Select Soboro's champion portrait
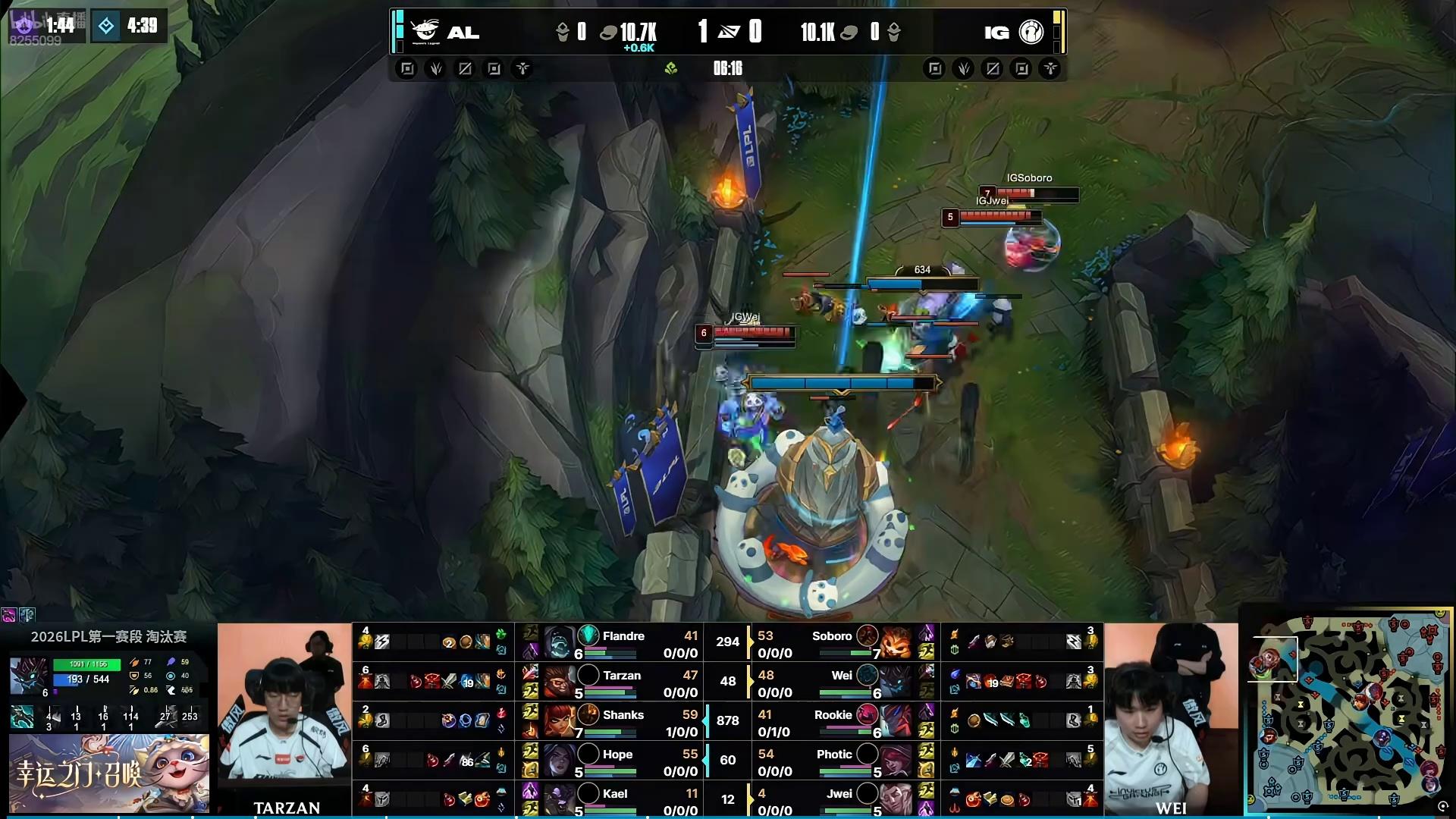 coord(896,643)
